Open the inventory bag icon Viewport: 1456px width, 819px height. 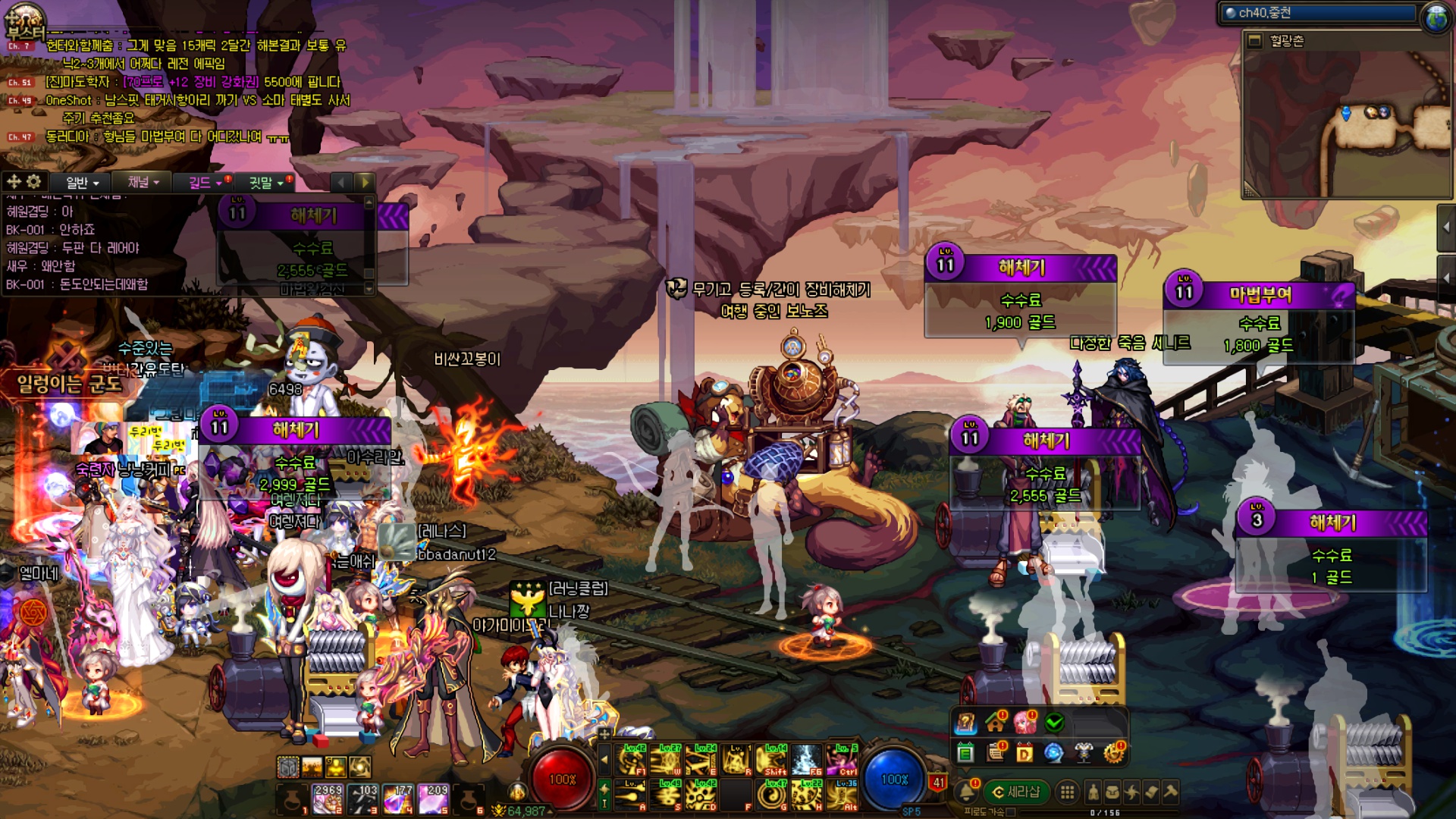(x=1112, y=792)
